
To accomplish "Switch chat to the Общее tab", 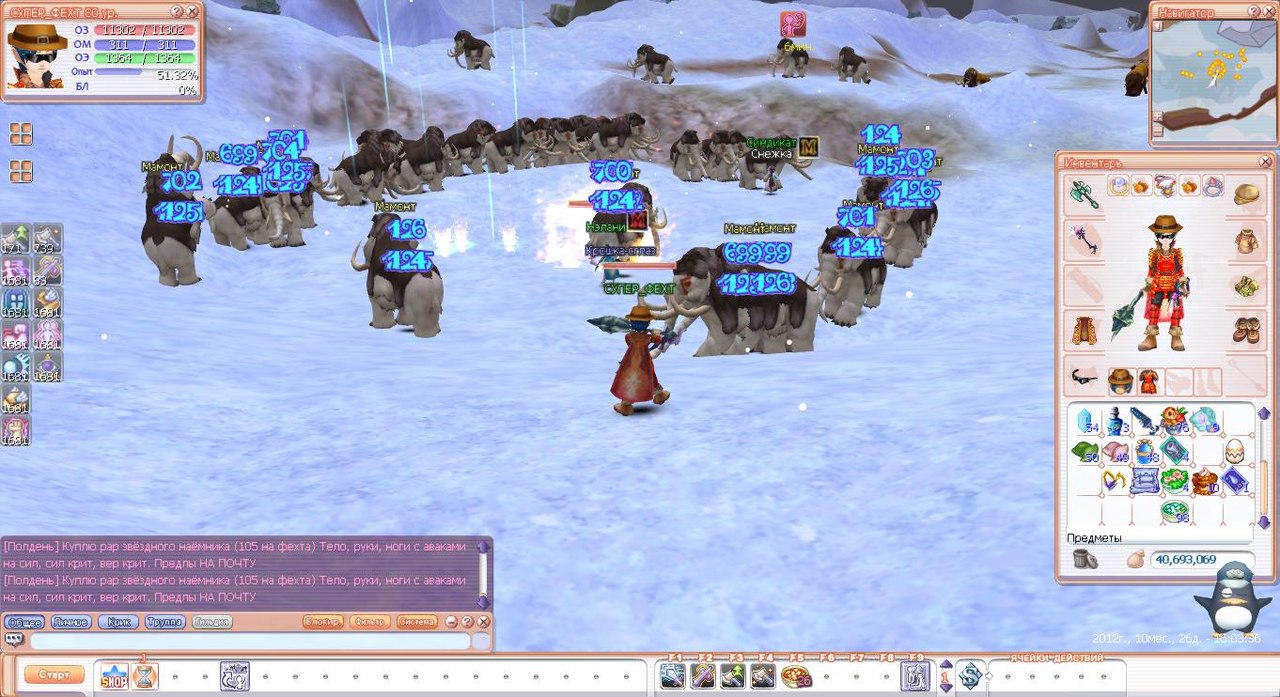I will 23,622.
